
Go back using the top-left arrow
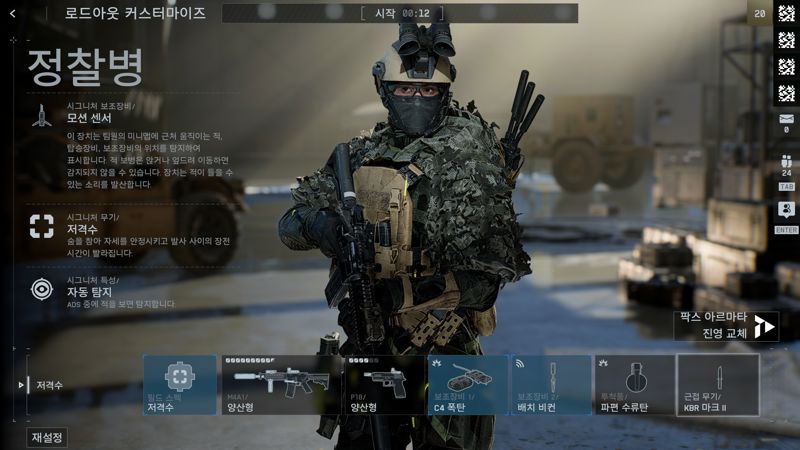12,13
